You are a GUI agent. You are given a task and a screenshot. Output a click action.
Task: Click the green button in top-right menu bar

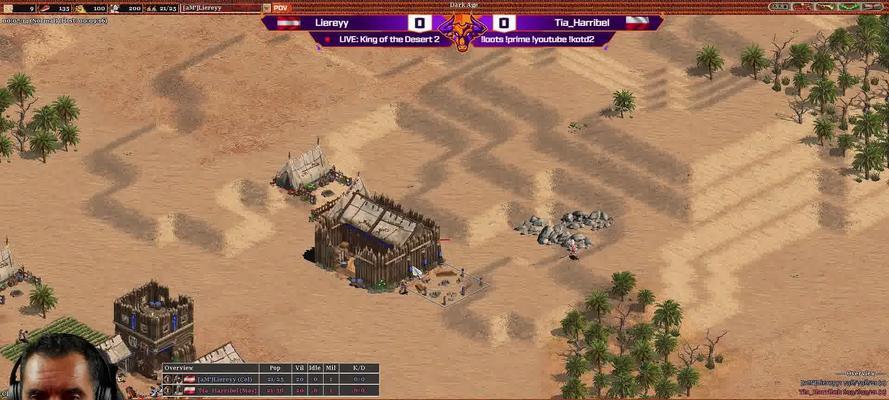(849, 6)
